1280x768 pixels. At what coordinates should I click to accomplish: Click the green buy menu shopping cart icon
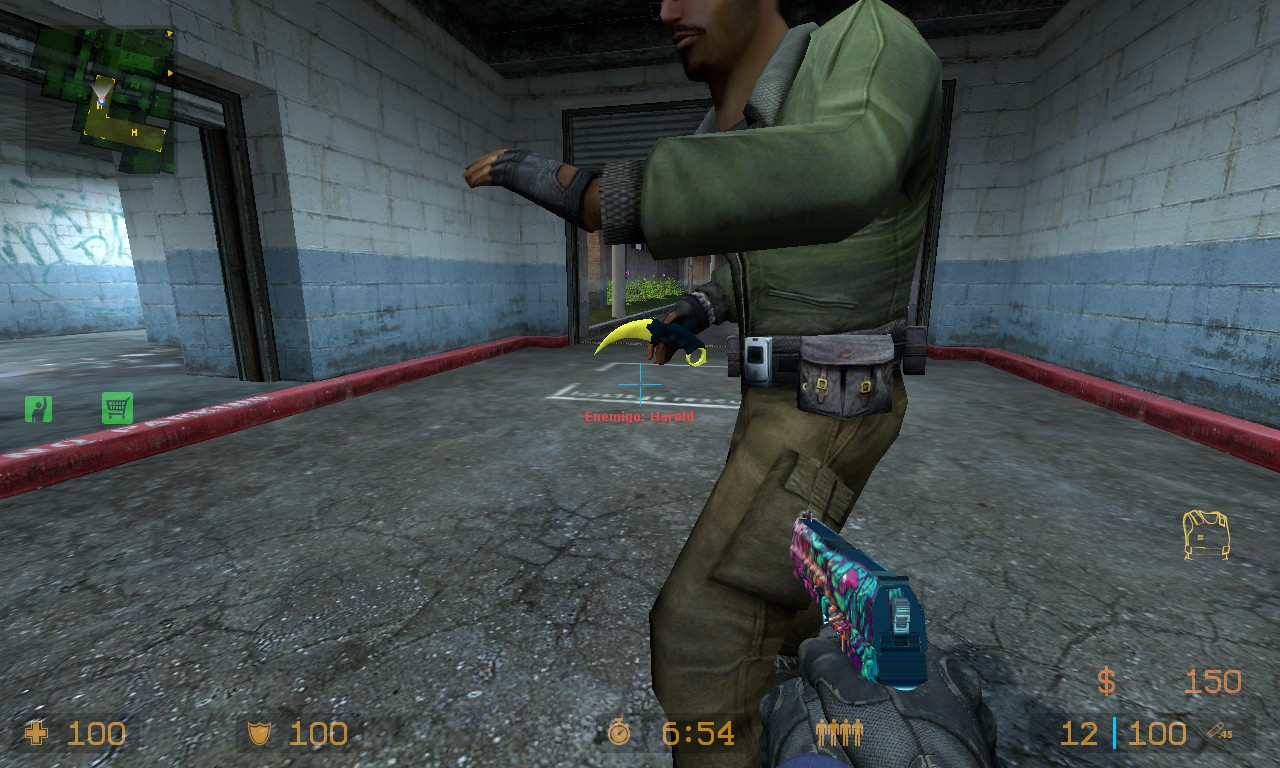click(117, 408)
